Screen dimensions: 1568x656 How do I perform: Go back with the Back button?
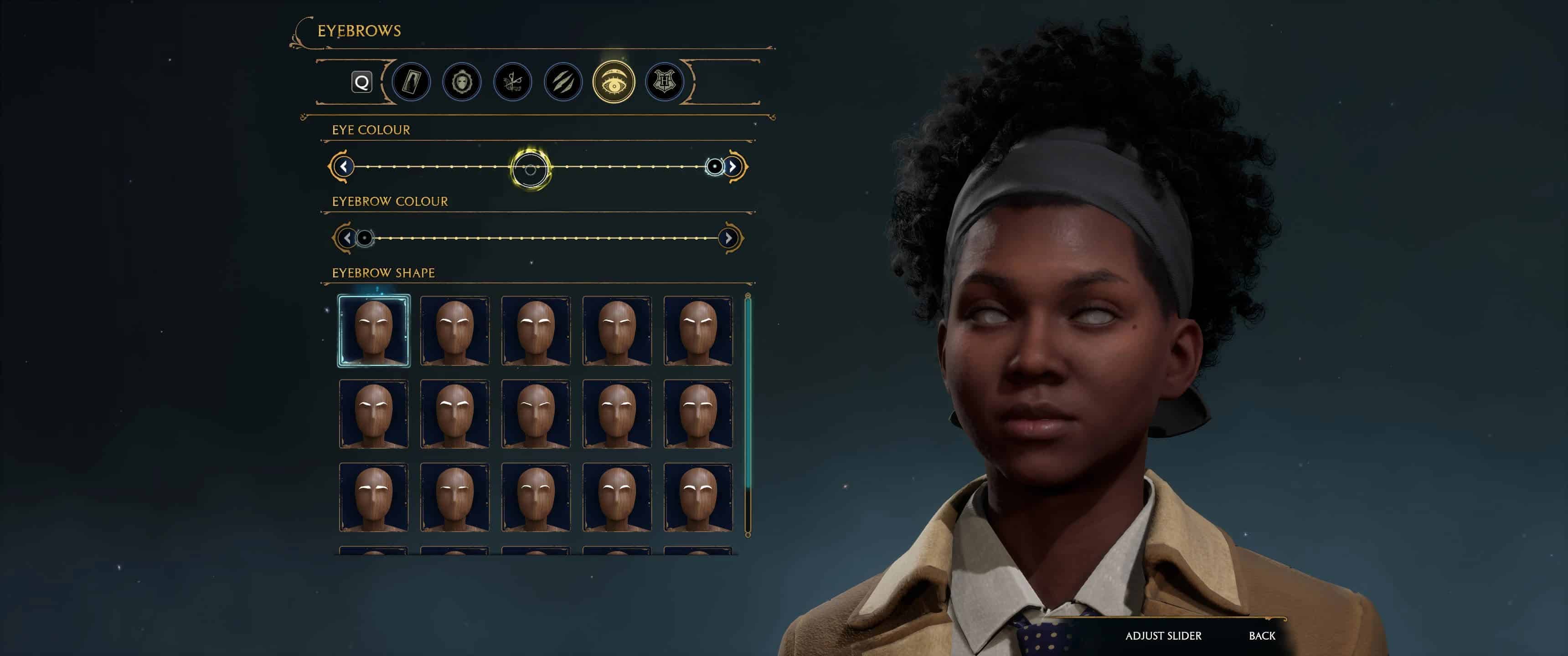point(1262,635)
